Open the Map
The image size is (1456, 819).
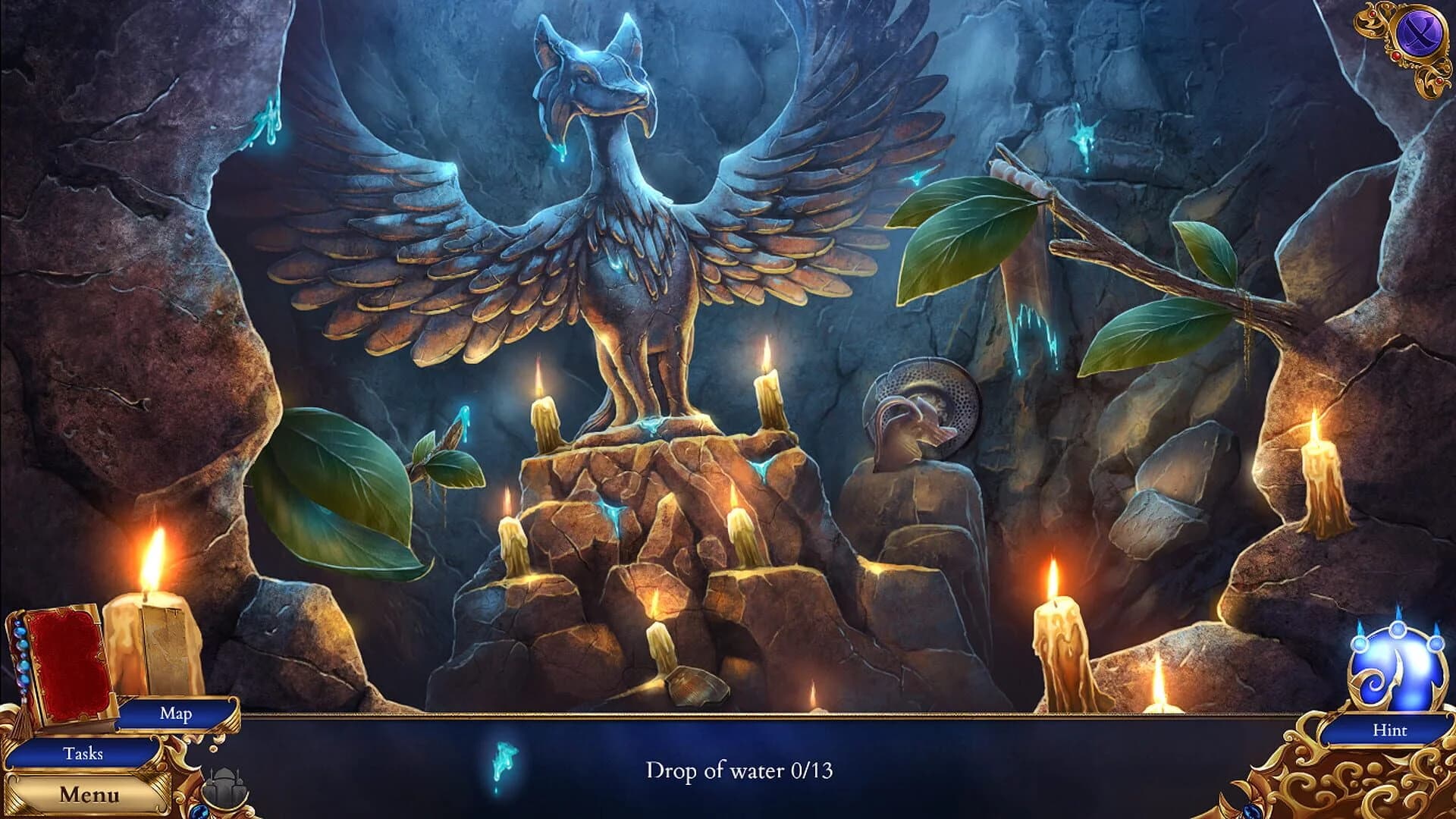coord(174,713)
